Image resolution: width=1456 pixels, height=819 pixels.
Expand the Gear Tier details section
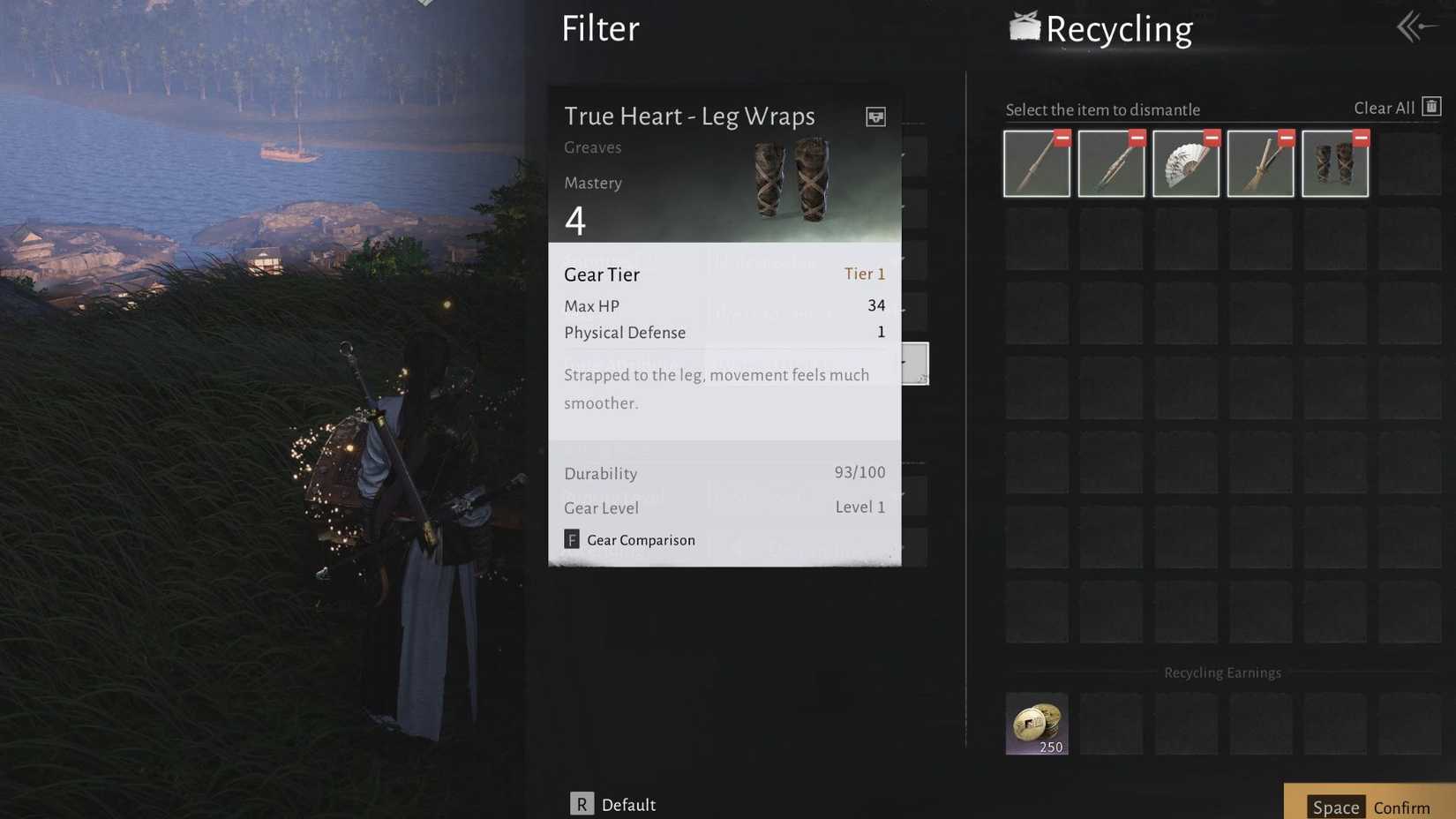(724, 274)
